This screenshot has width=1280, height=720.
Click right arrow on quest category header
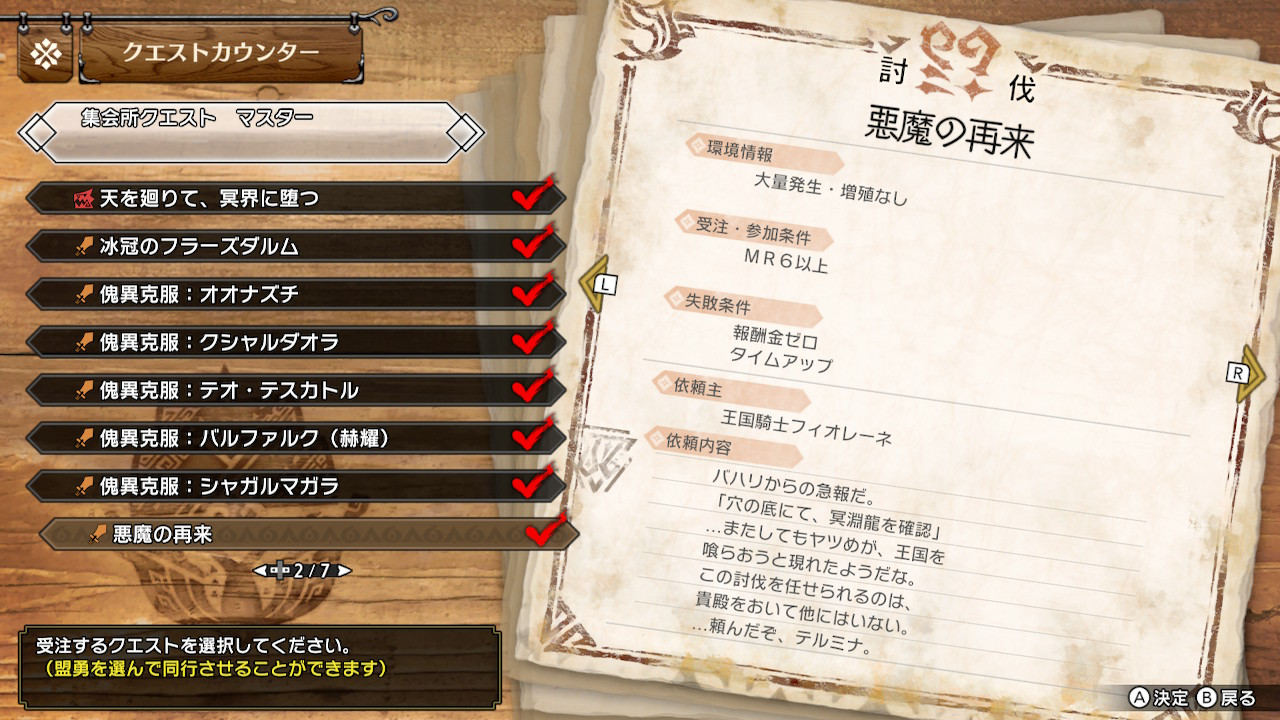(x=465, y=131)
